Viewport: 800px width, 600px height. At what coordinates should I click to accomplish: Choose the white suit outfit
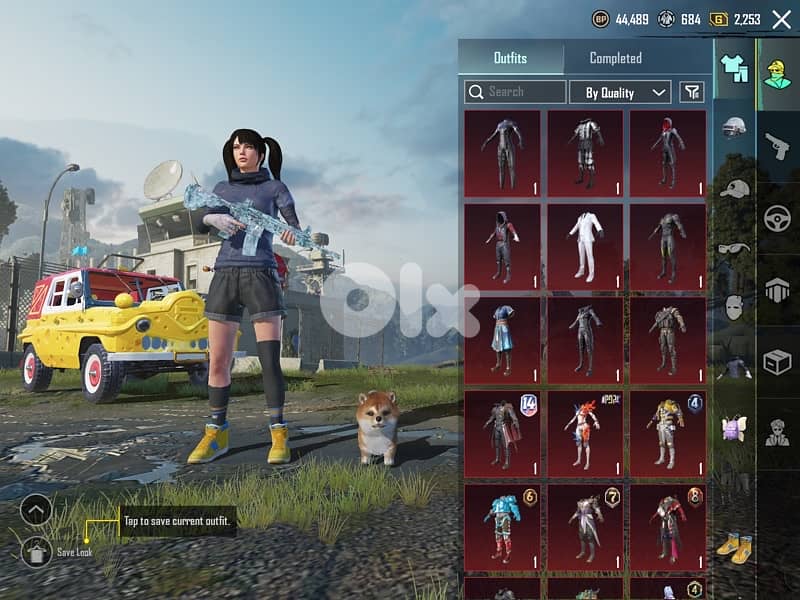(585, 247)
